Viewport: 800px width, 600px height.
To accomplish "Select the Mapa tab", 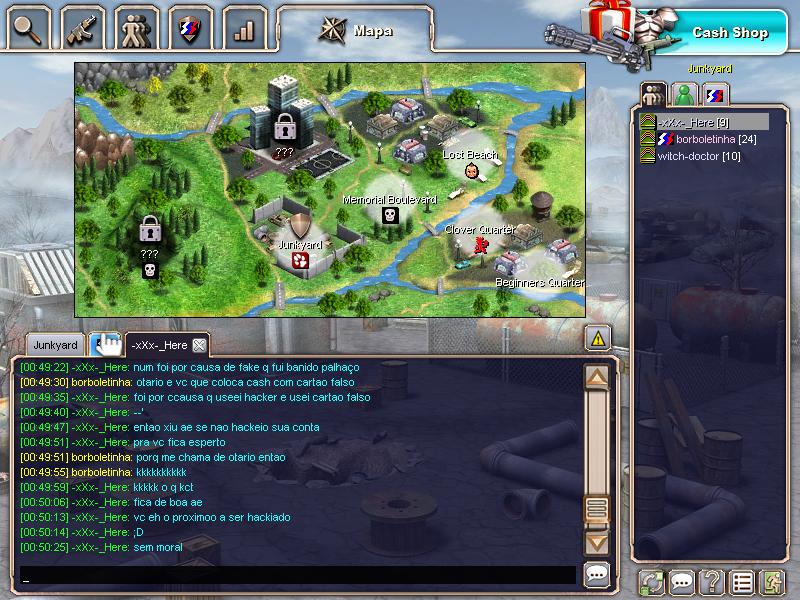I will tap(356, 30).
